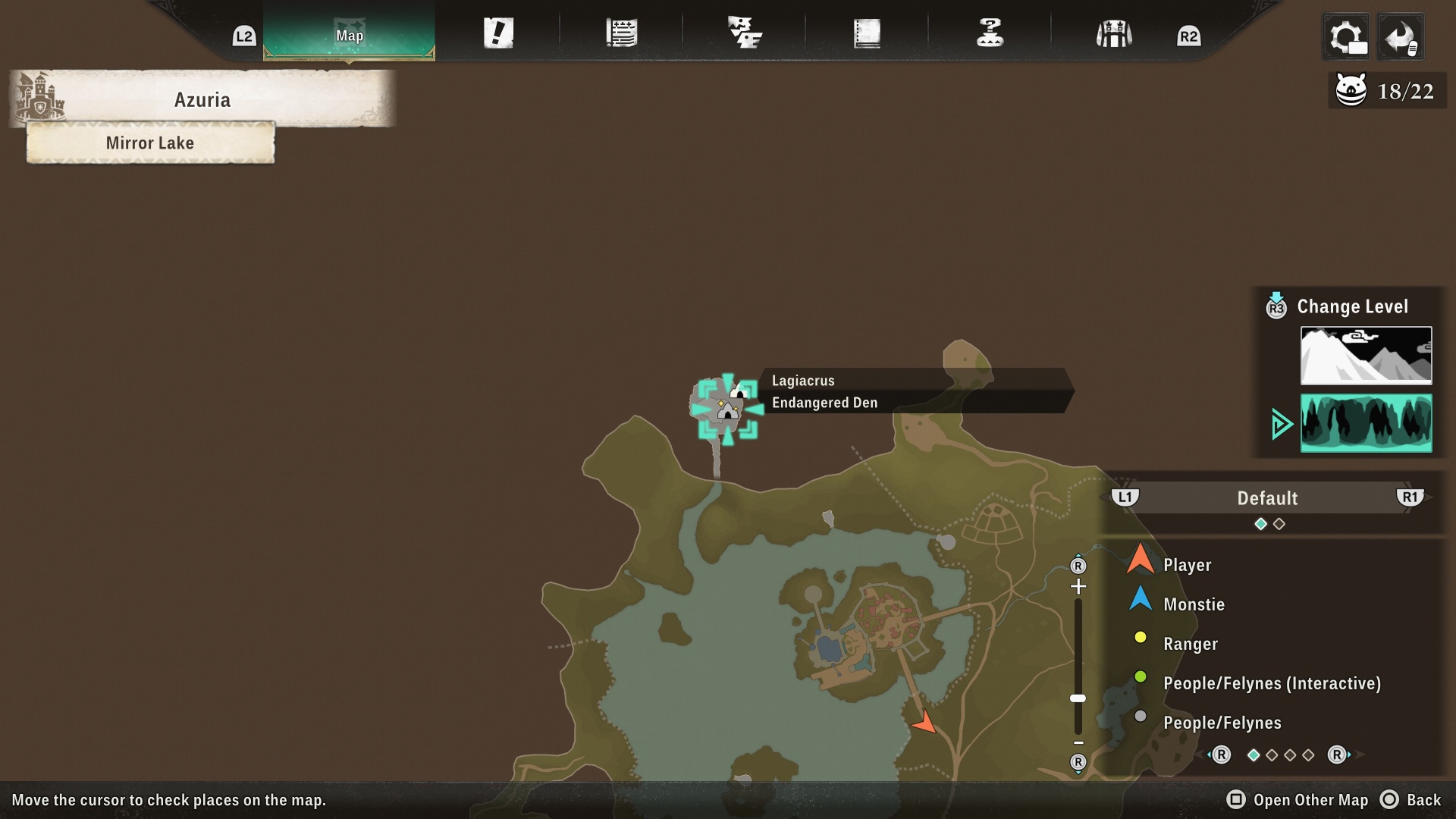Image resolution: width=1456 pixels, height=819 pixels.
Task: Open the quest list scroll icon
Action: [x=622, y=33]
